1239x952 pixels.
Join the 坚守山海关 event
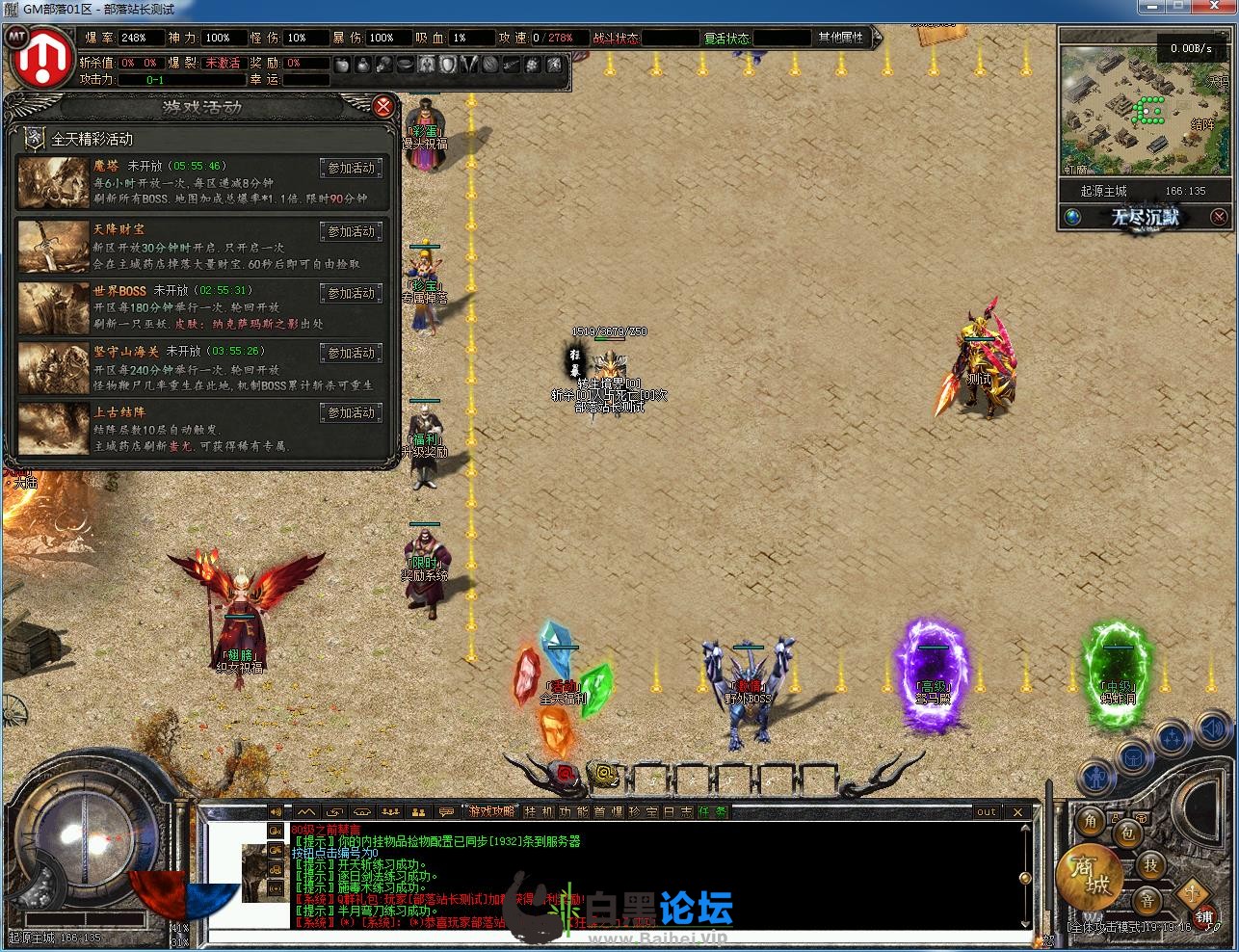pos(351,354)
